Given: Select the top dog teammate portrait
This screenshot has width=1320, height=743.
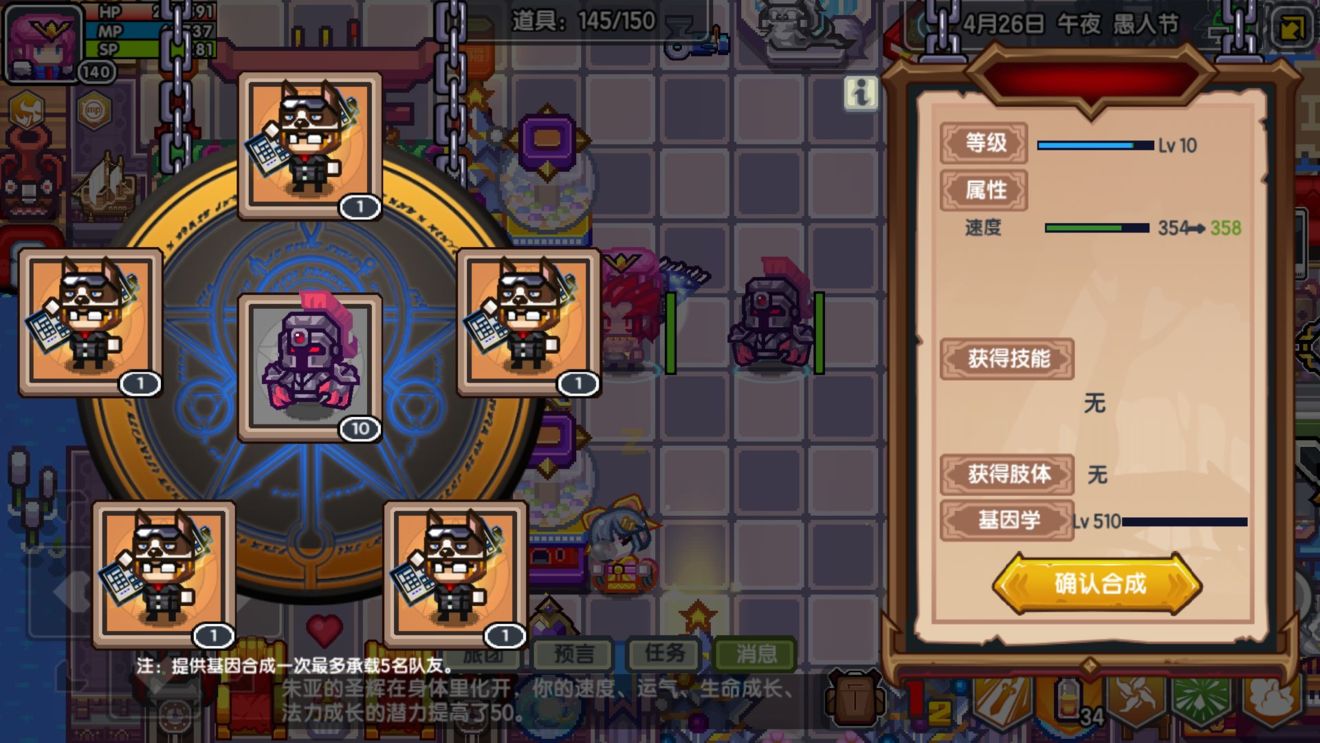Looking at the screenshot, I should click(x=310, y=143).
